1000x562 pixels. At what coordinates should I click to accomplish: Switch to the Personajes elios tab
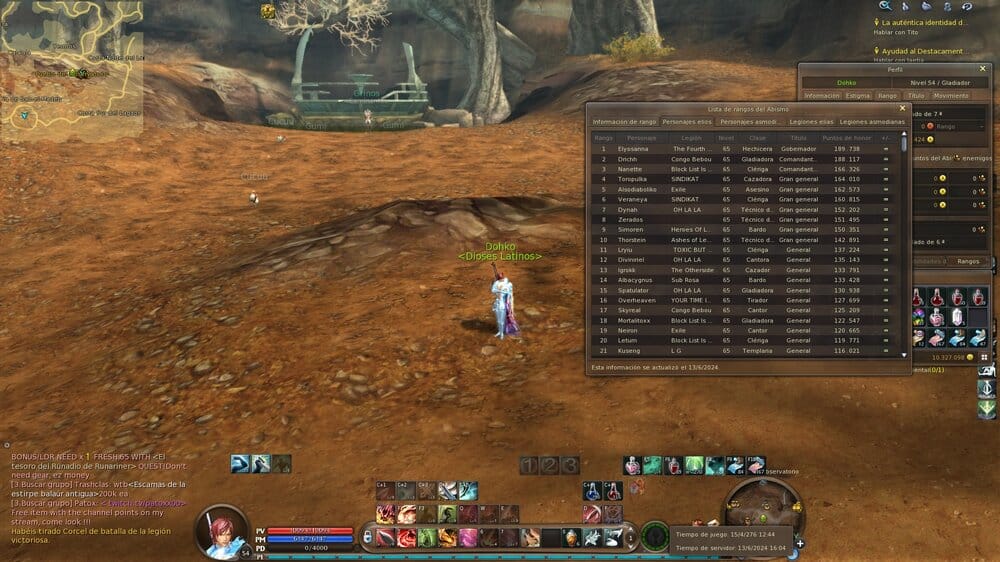(x=687, y=121)
